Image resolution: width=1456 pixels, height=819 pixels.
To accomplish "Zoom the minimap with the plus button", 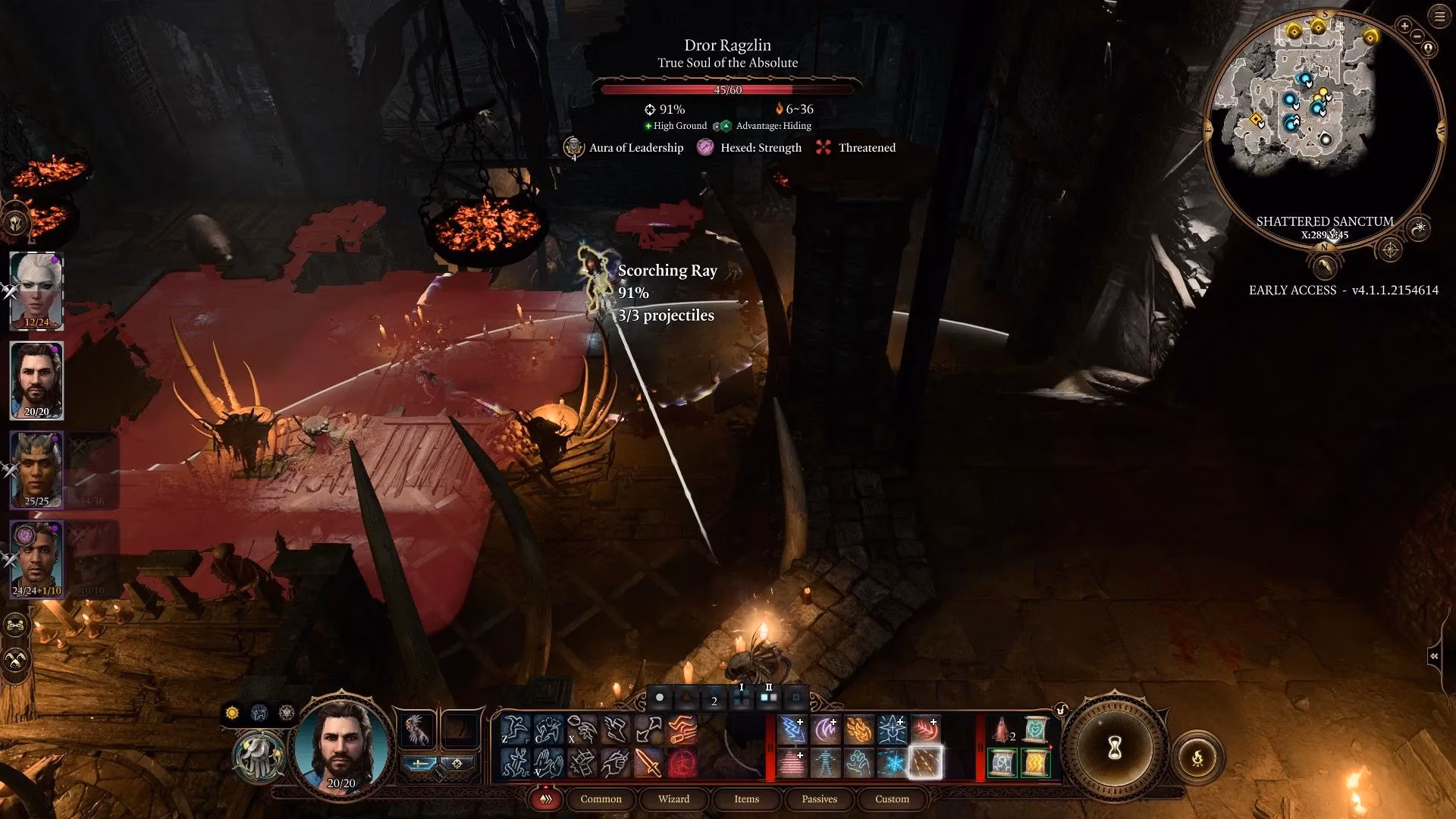I will [x=1404, y=26].
